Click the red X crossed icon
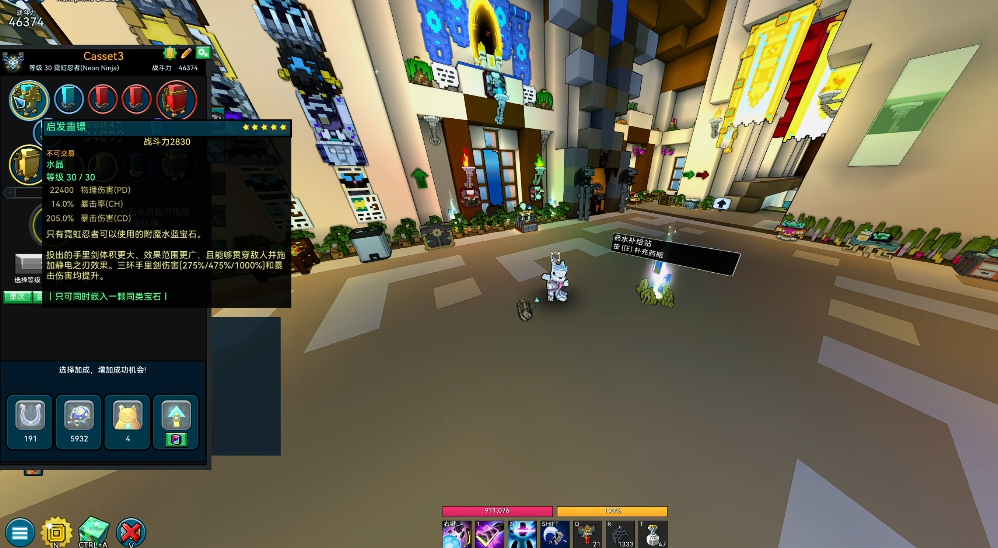This screenshot has width=998, height=548. pyautogui.click(x=131, y=532)
